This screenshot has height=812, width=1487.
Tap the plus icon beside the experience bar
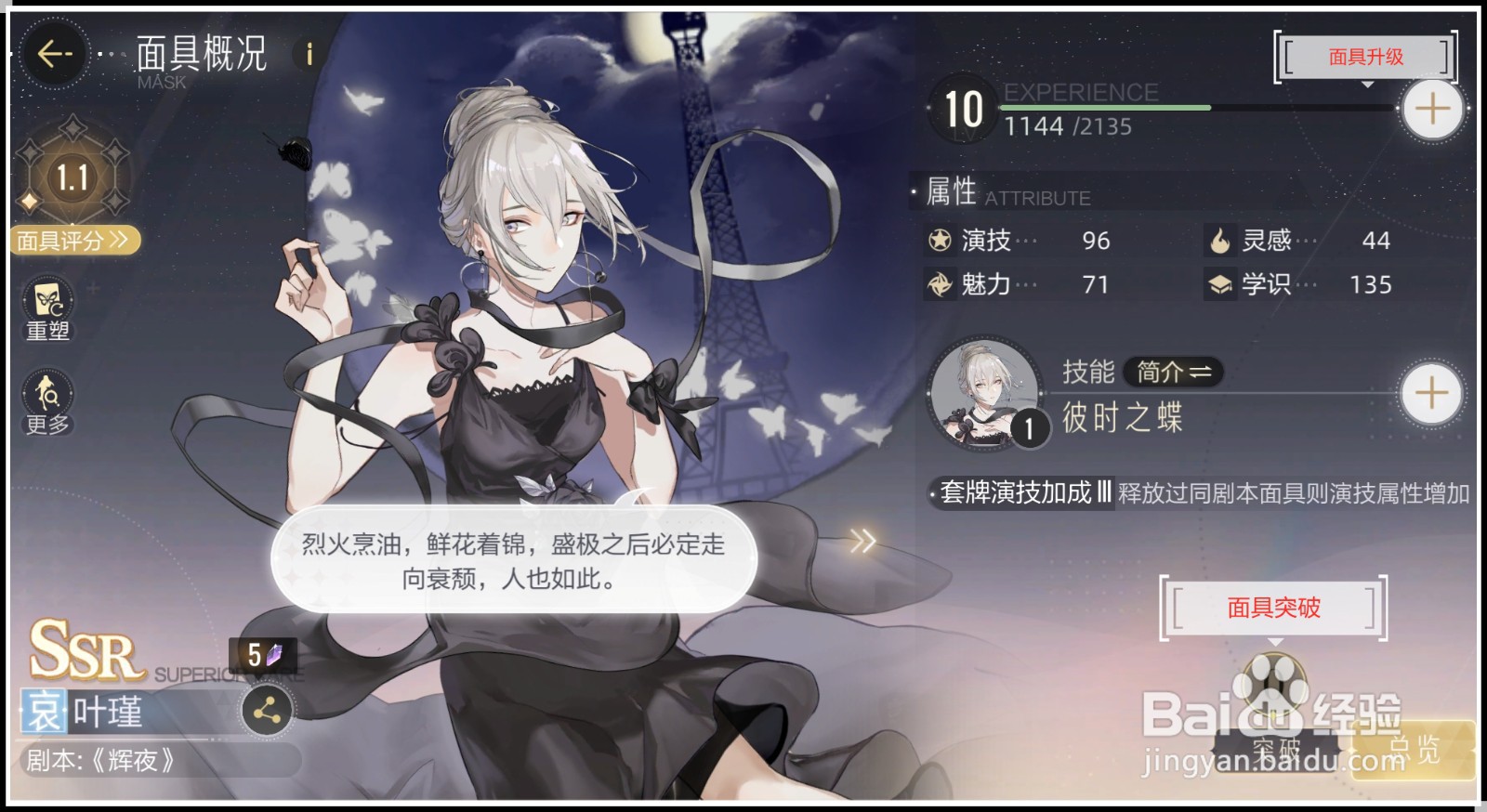pos(1431,109)
